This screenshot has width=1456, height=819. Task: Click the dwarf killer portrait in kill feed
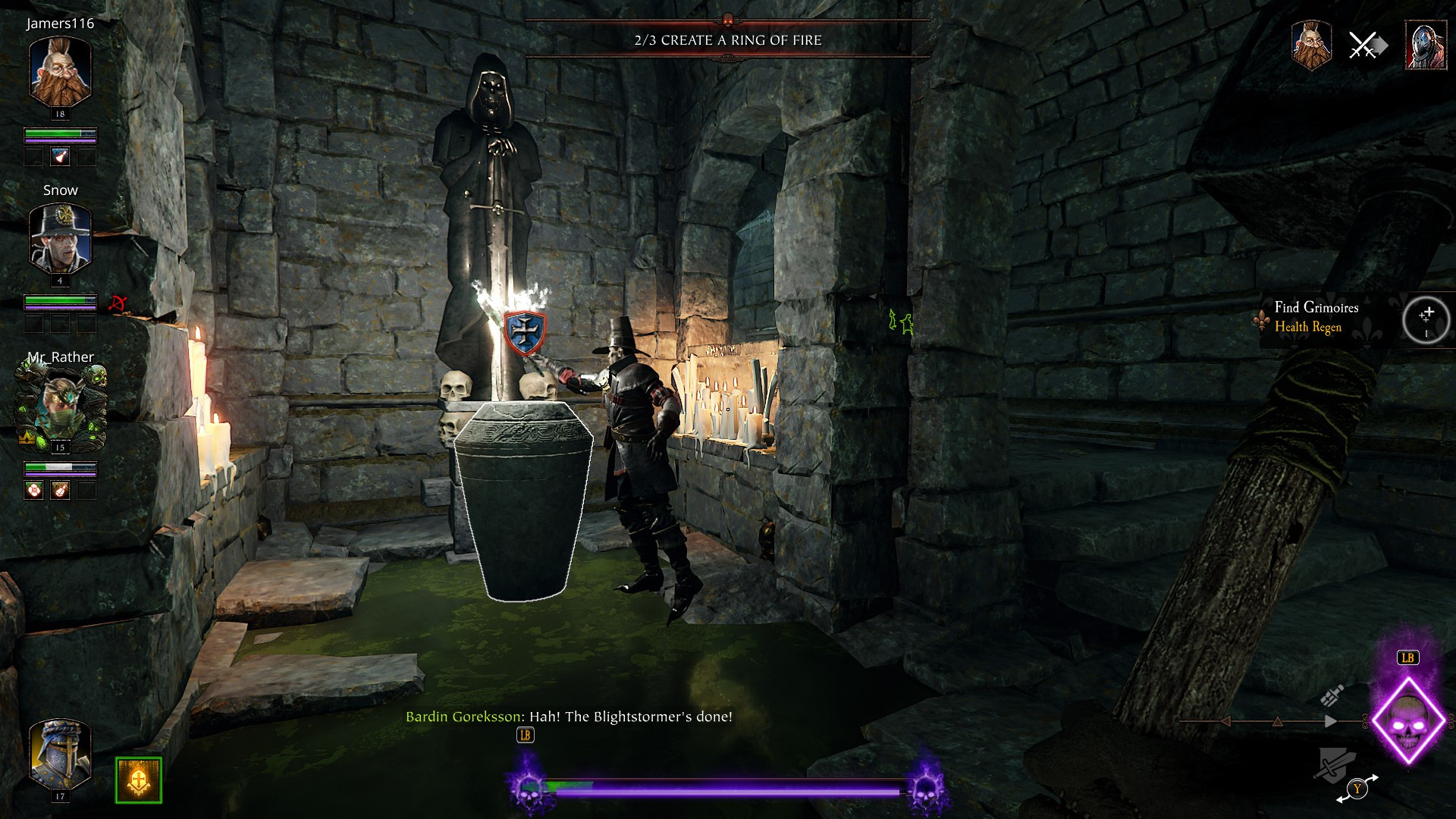pos(1311,45)
